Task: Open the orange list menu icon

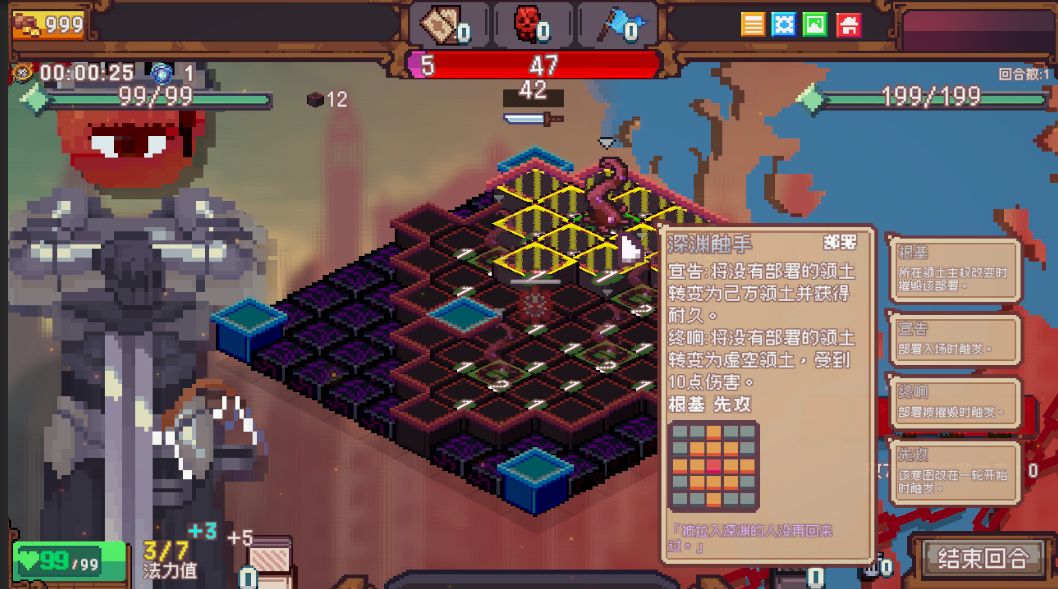Action: pos(753,24)
